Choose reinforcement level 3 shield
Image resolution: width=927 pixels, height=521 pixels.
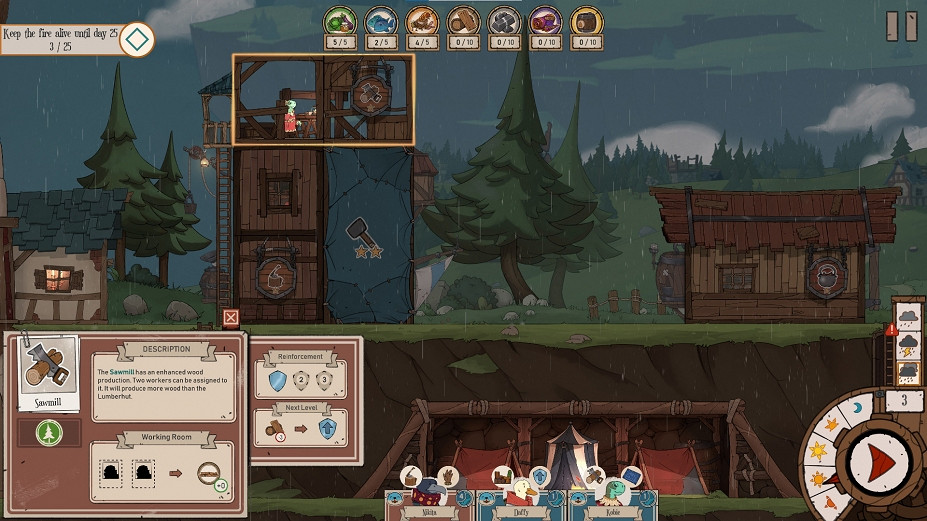(x=324, y=380)
